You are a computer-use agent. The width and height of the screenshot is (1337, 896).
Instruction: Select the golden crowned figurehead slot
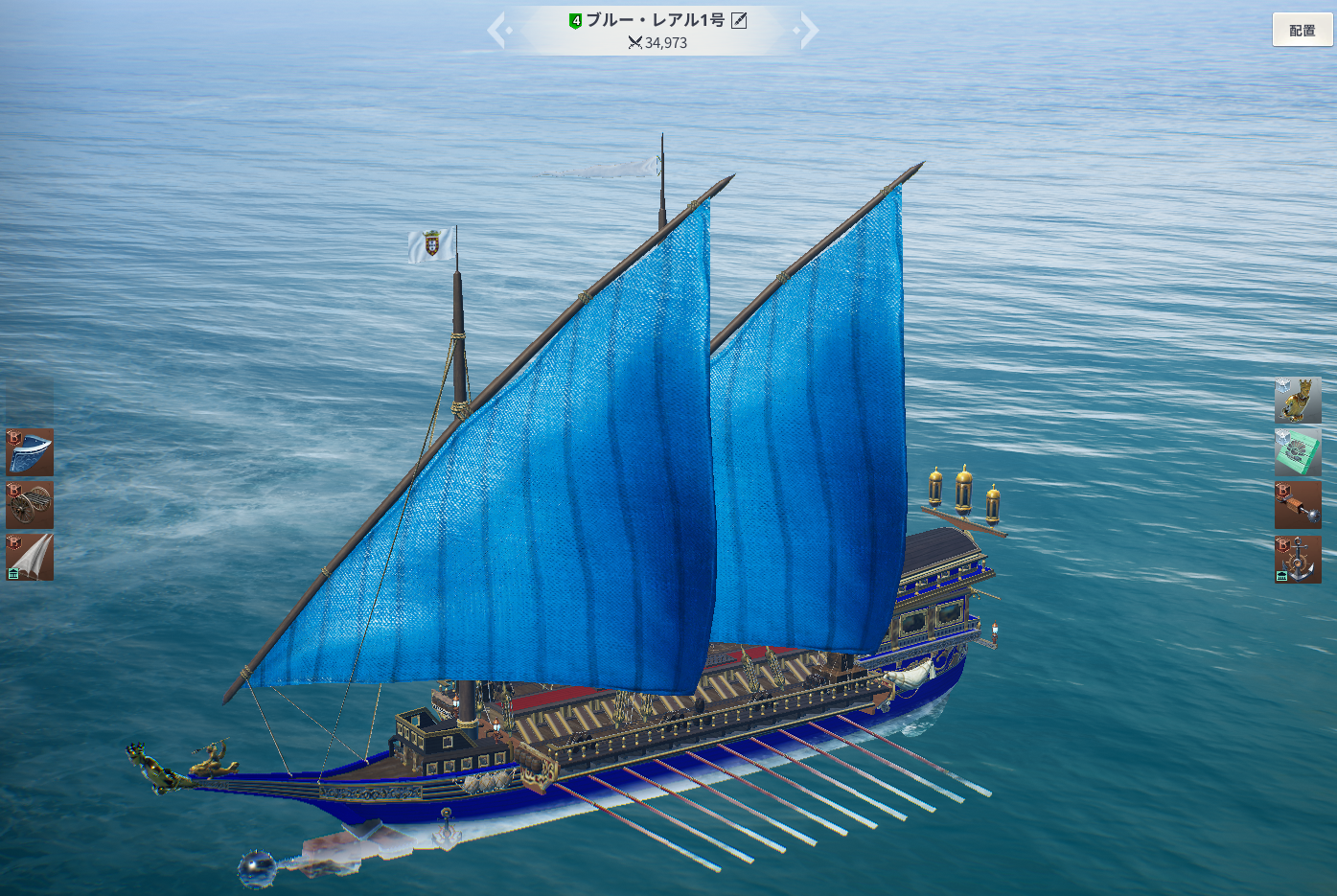1298,401
